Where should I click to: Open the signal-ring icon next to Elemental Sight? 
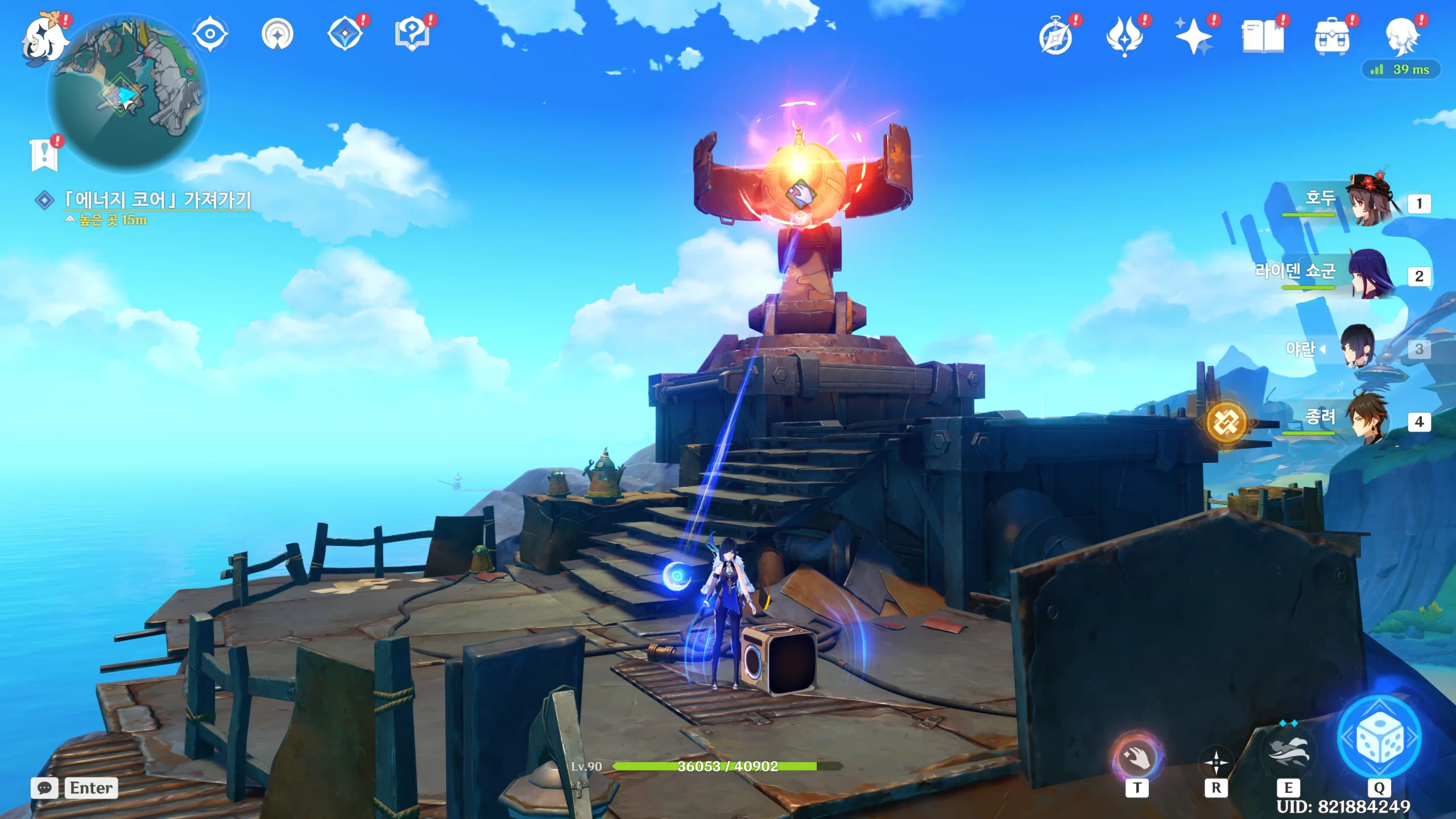[278, 35]
